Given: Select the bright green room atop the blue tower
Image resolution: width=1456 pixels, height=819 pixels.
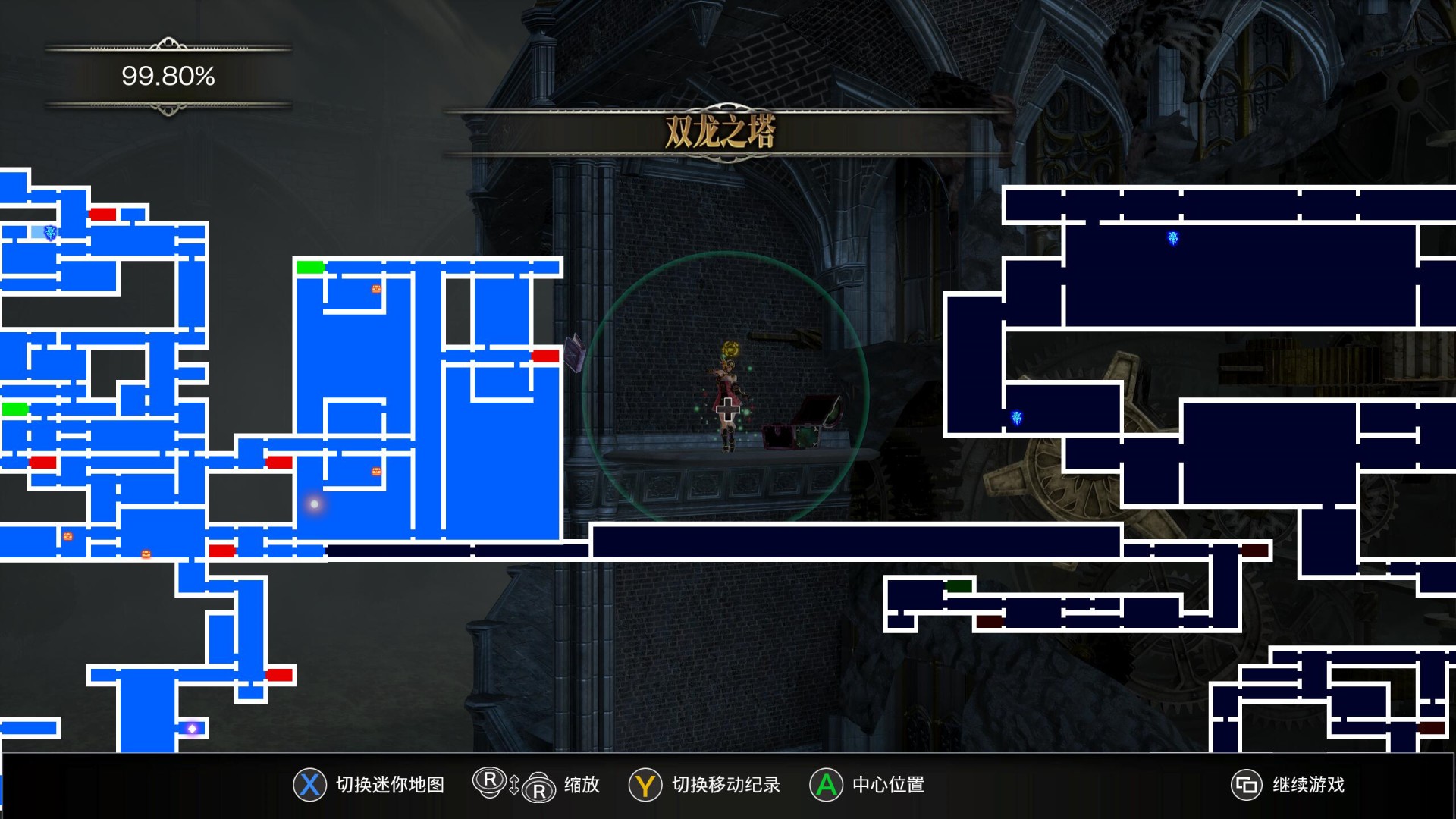Looking at the screenshot, I should click(x=310, y=267).
